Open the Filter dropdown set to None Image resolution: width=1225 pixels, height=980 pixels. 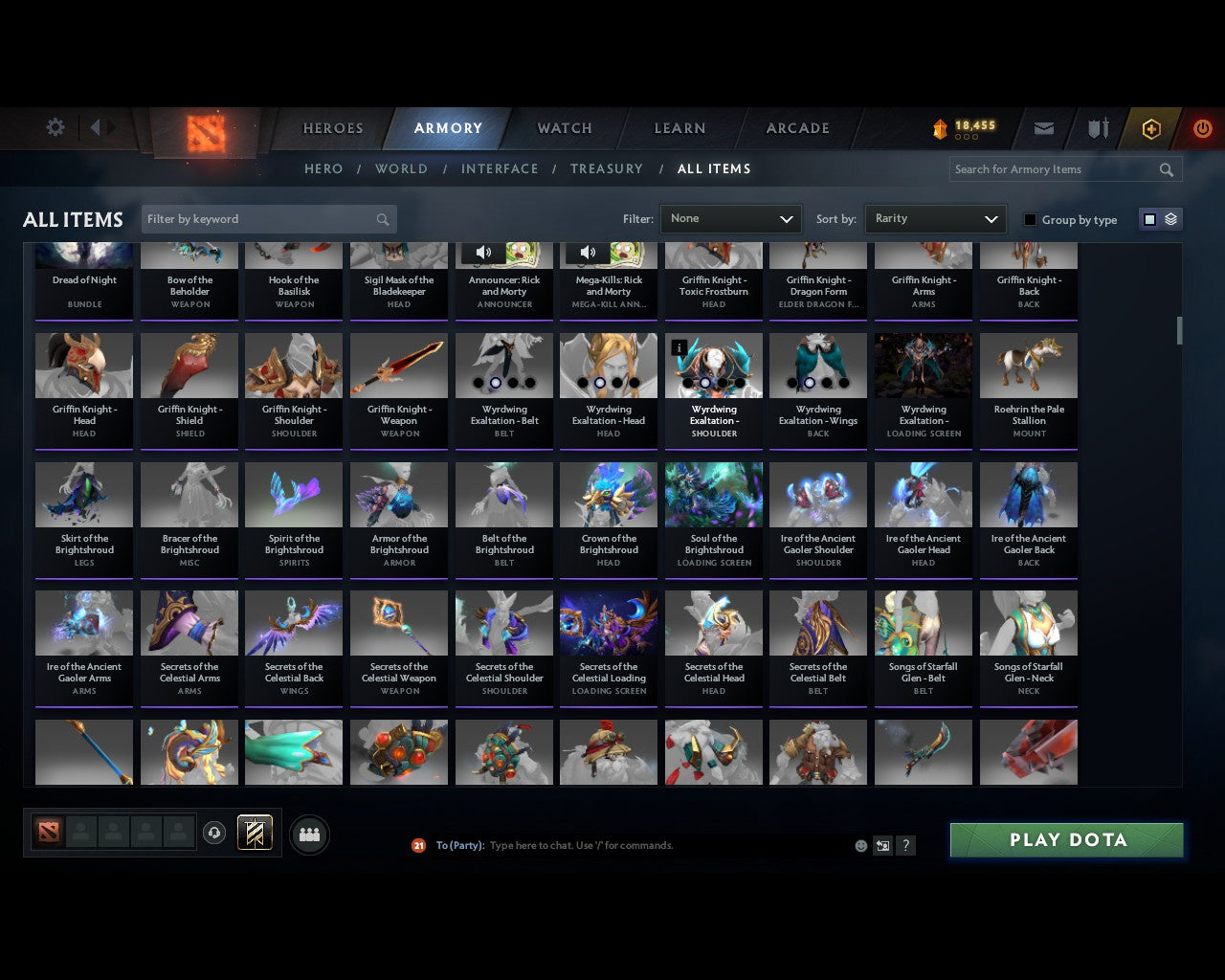(730, 218)
